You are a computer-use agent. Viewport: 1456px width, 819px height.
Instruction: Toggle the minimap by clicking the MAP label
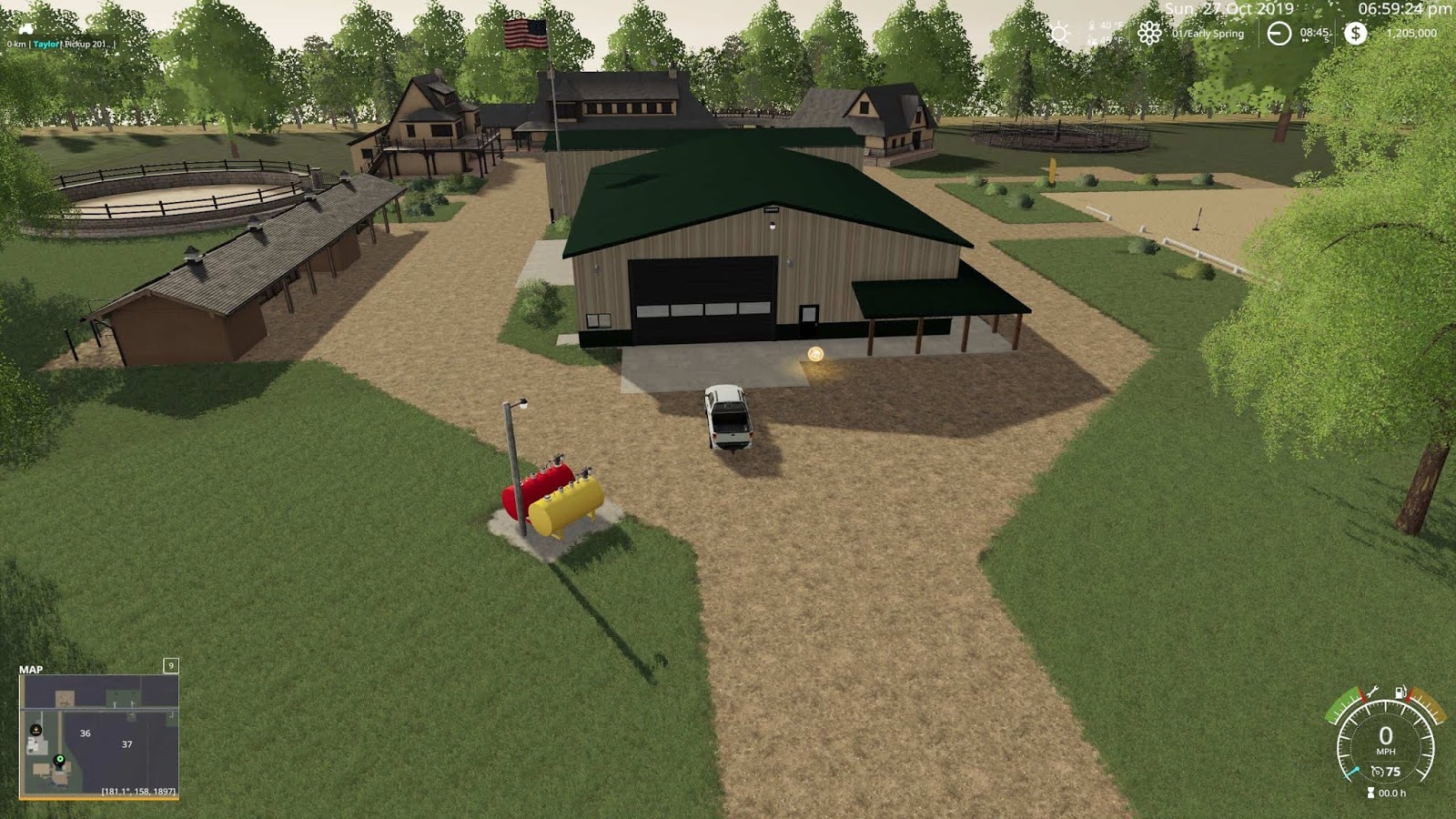(x=32, y=667)
